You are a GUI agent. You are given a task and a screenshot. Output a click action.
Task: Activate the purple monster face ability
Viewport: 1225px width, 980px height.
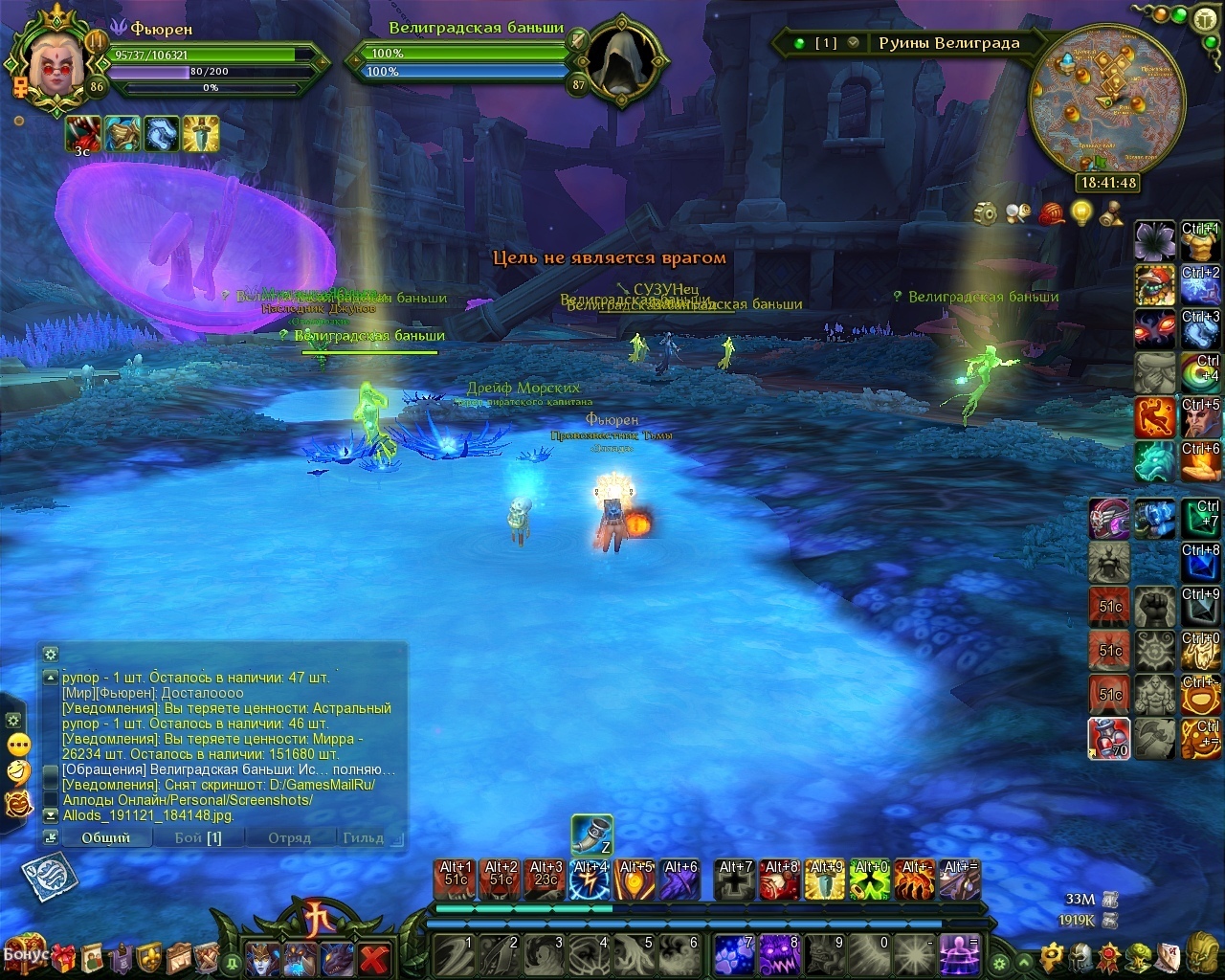coord(779,954)
